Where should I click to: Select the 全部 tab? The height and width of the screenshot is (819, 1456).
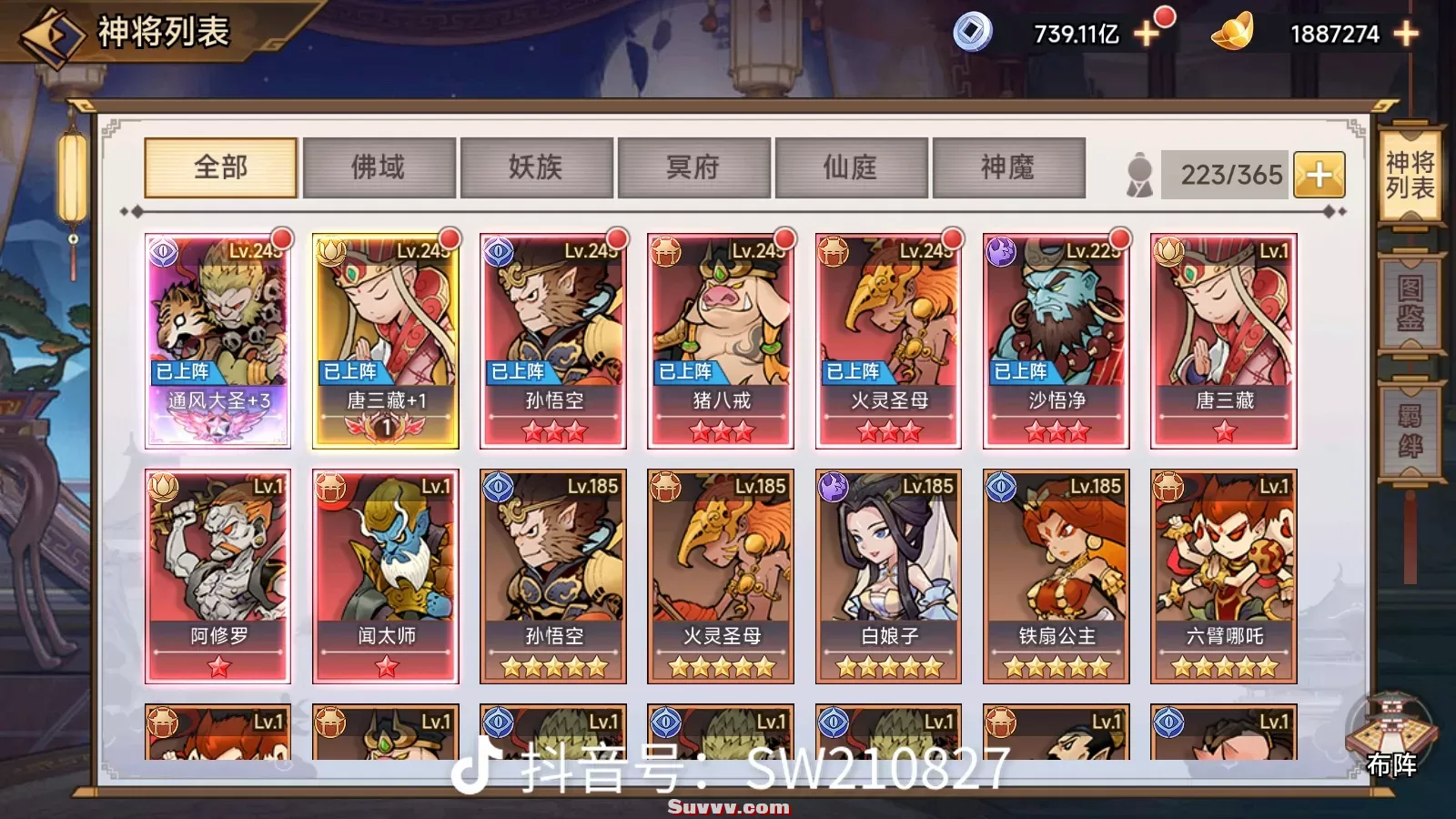pos(221,167)
